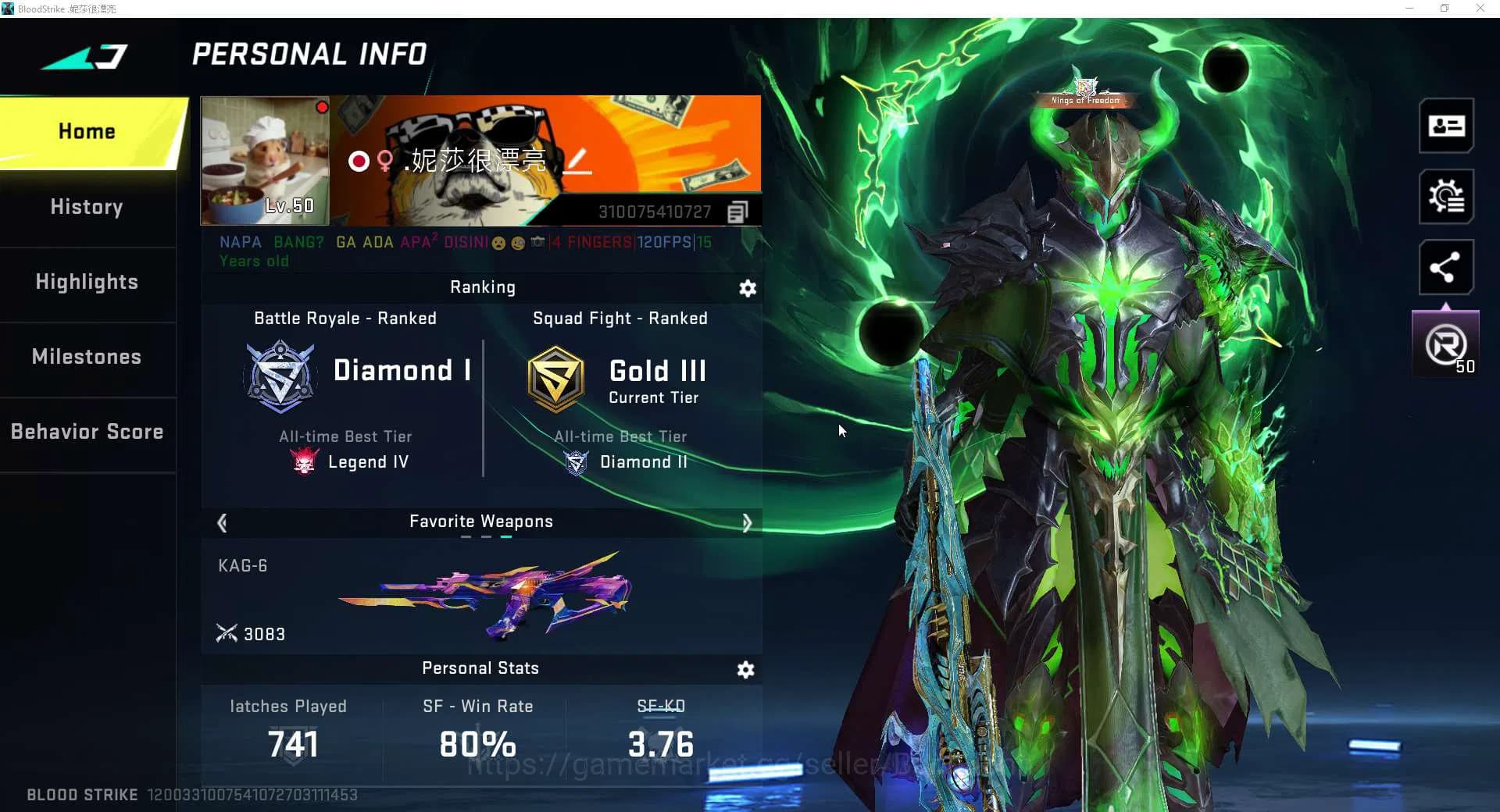
Task: Share the personal info page
Action: 1446,267
